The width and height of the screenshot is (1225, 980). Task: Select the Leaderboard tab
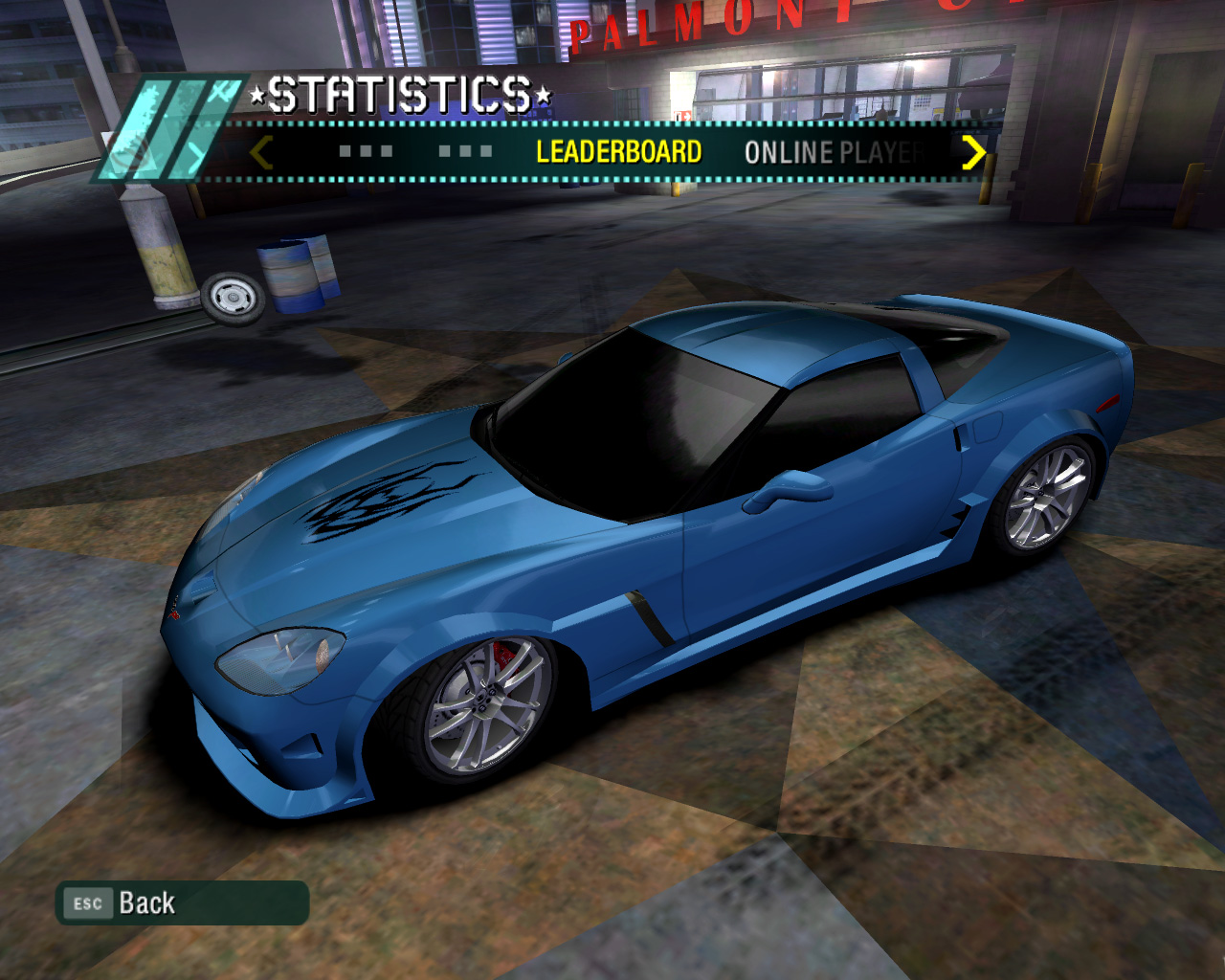tap(618, 152)
